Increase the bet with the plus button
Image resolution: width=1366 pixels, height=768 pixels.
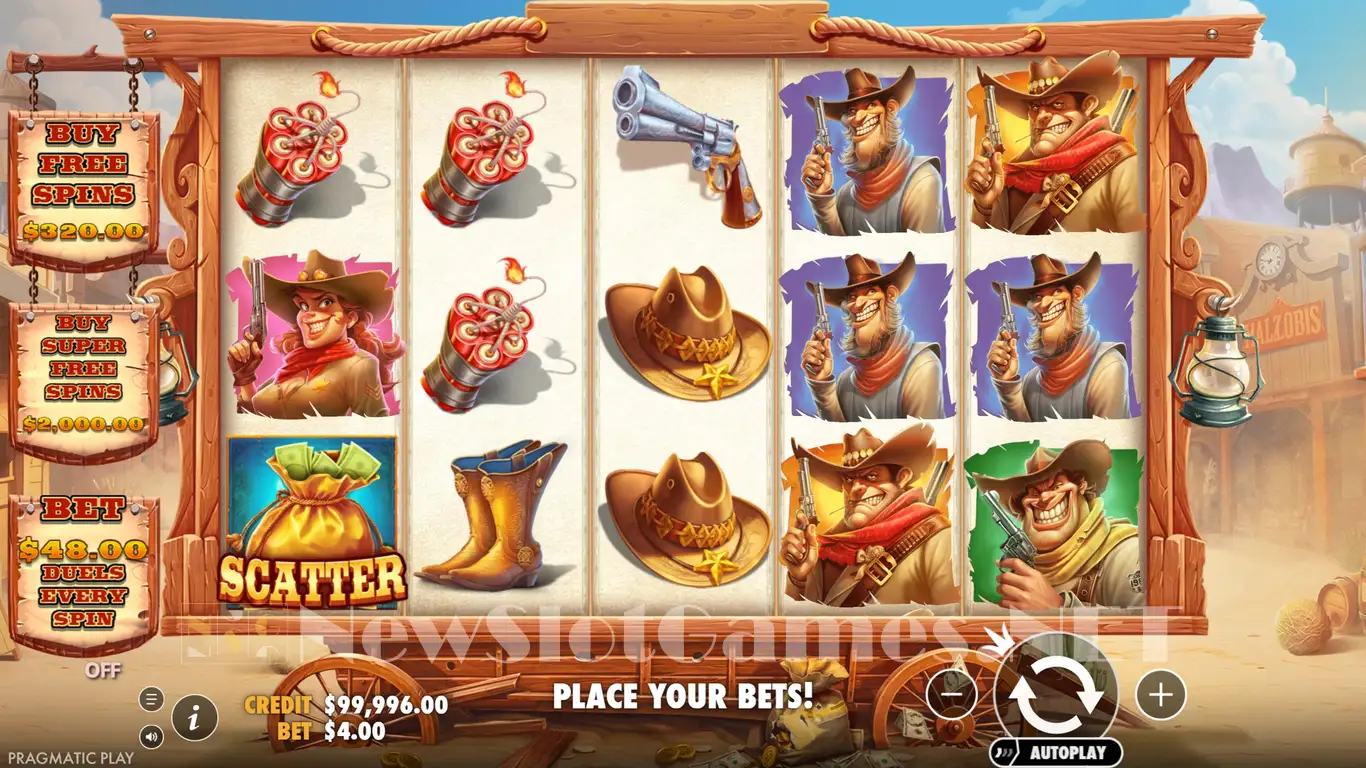[1161, 694]
